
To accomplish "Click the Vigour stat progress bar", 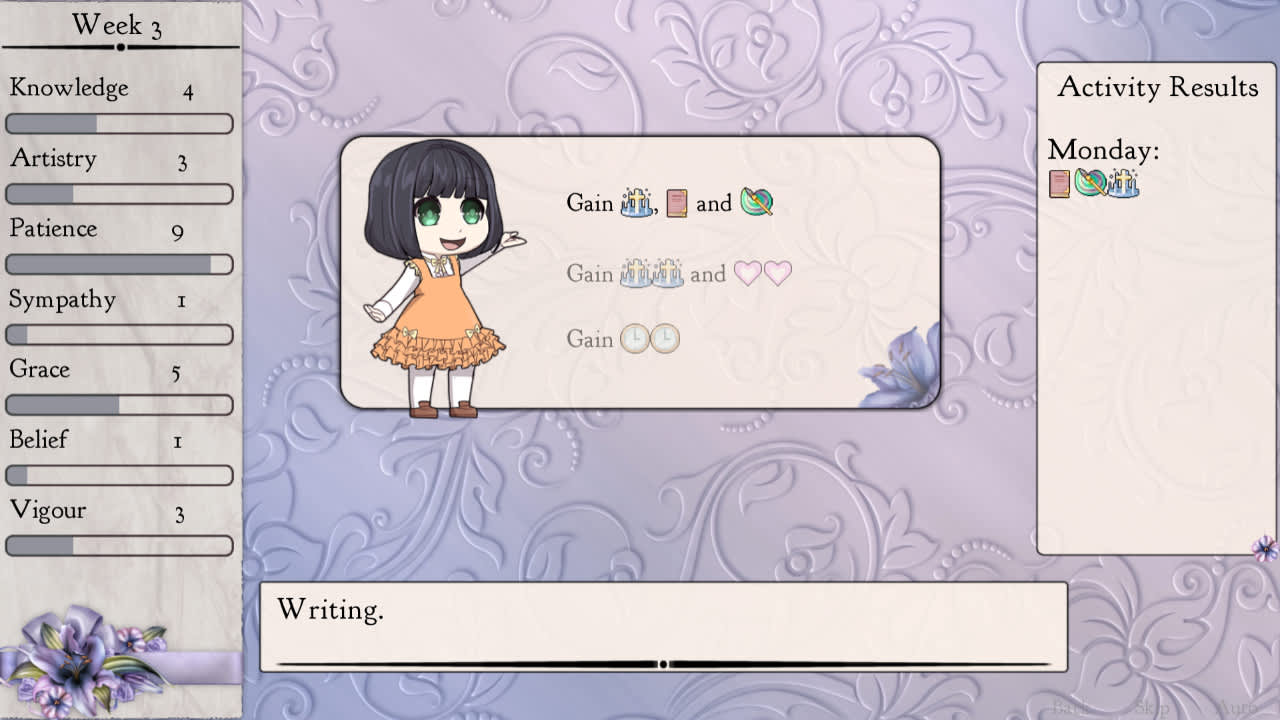I will tap(120, 546).
